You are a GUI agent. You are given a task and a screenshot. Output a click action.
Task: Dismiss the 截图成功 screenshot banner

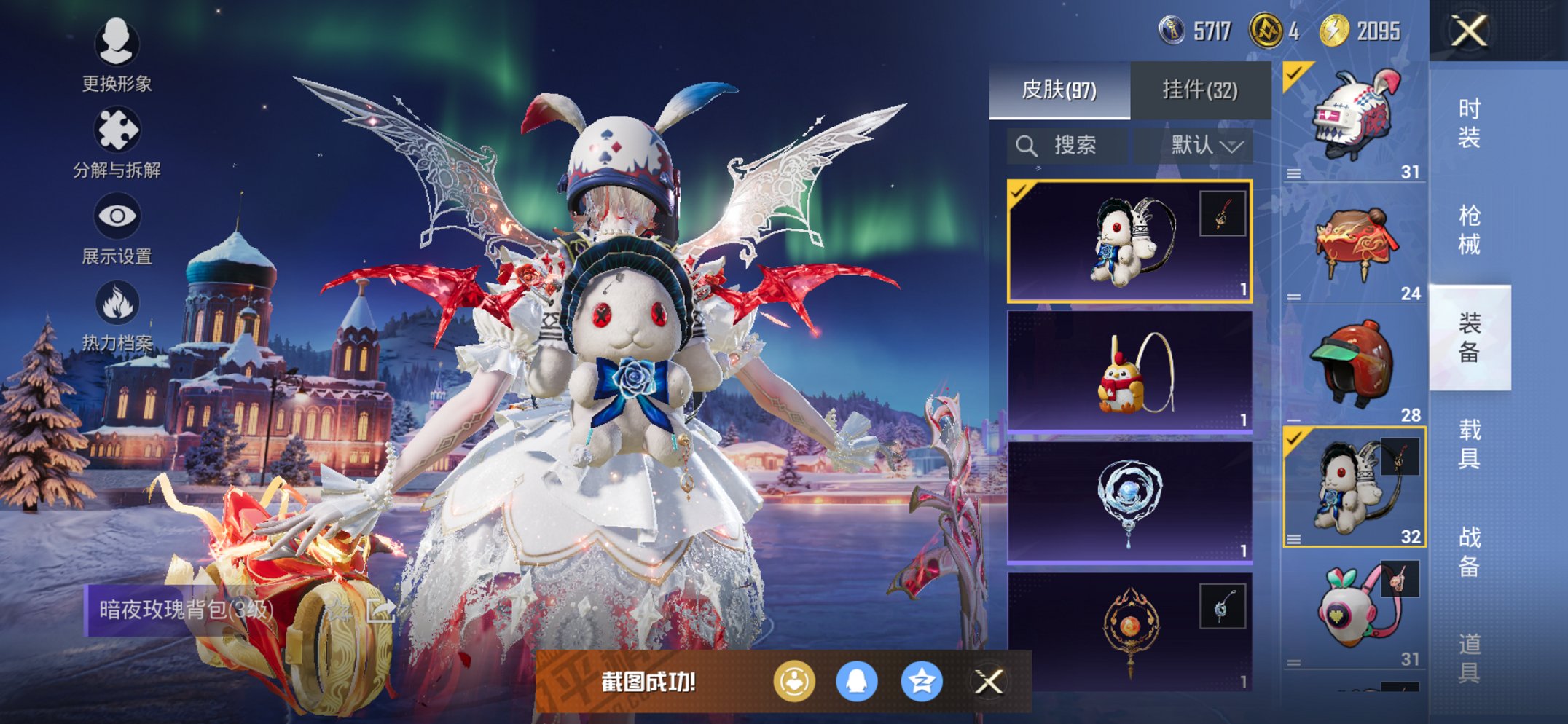point(989,682)
